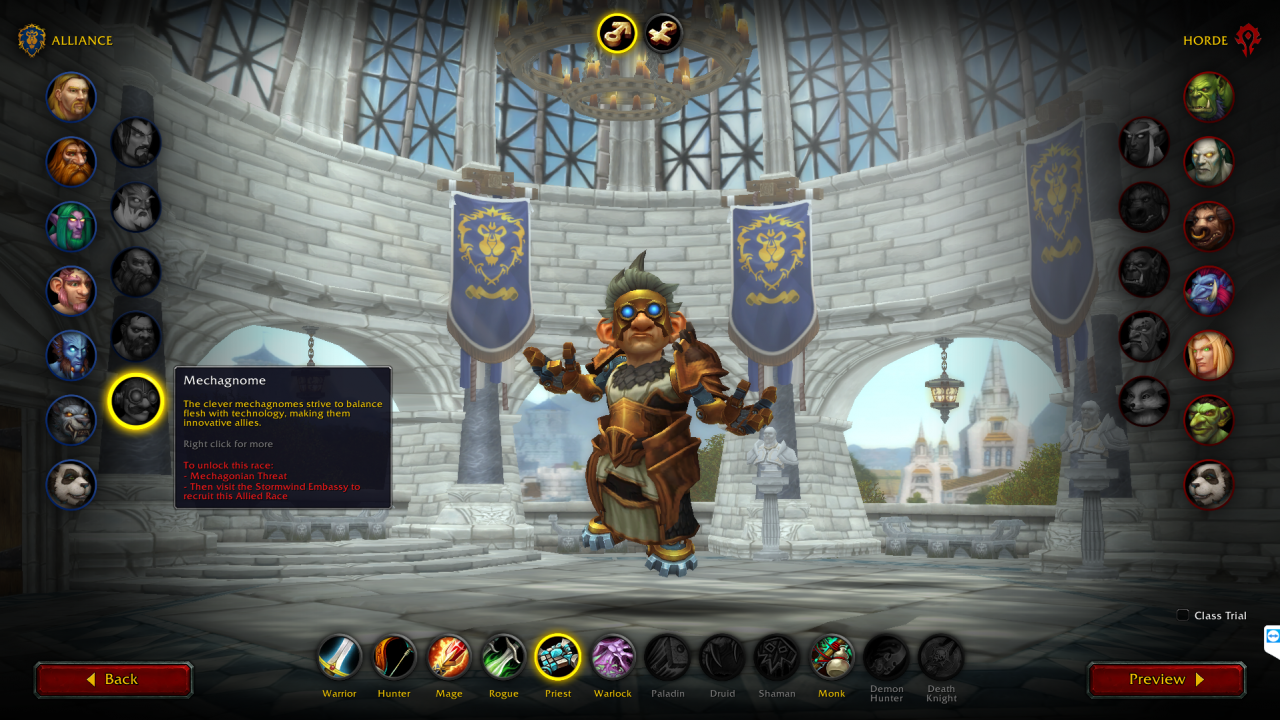The height and width of the screenshot is (720, 1280).
Task: Select the first body type toggle
Action: point(617,33)
